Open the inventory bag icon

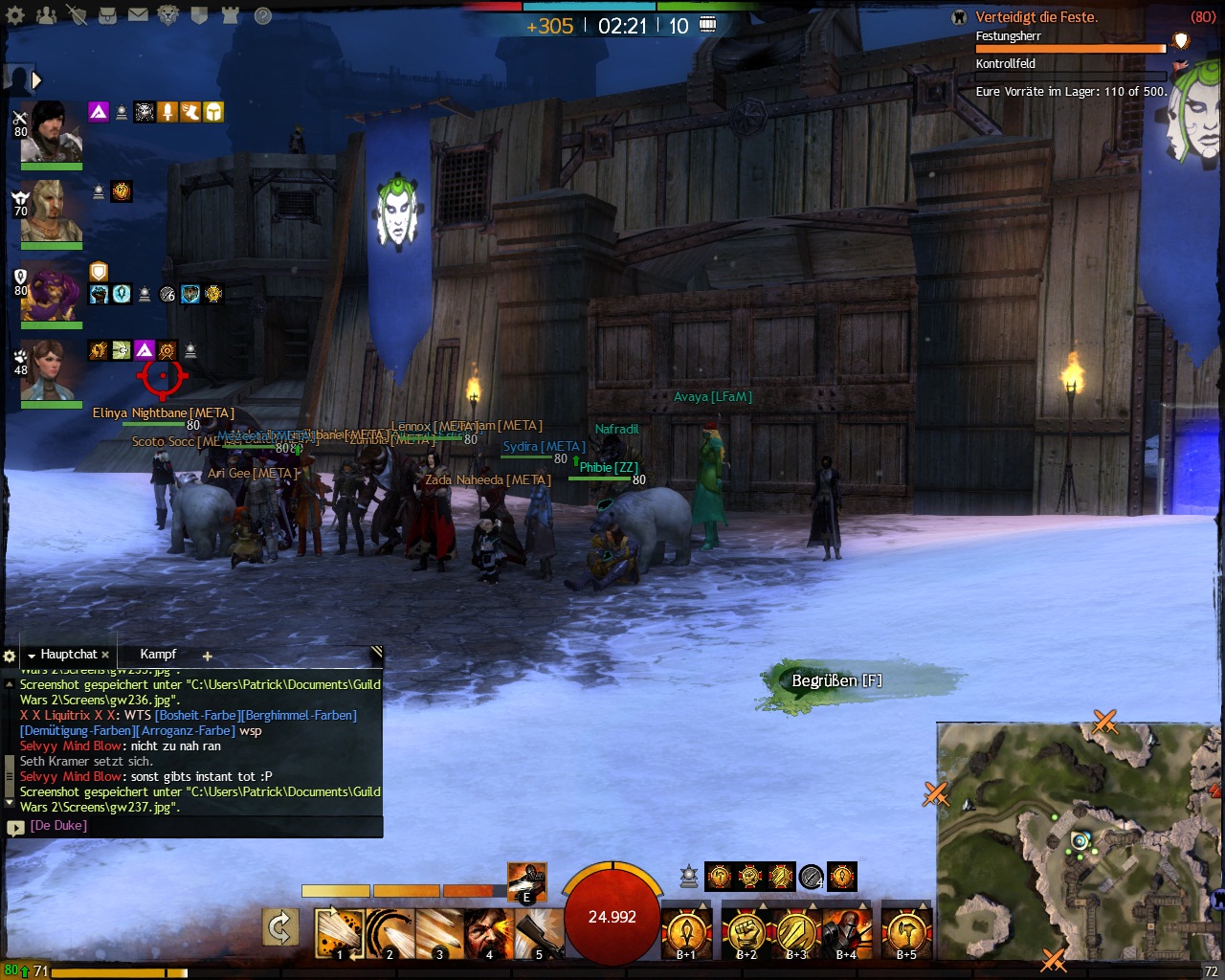point(108,15)
